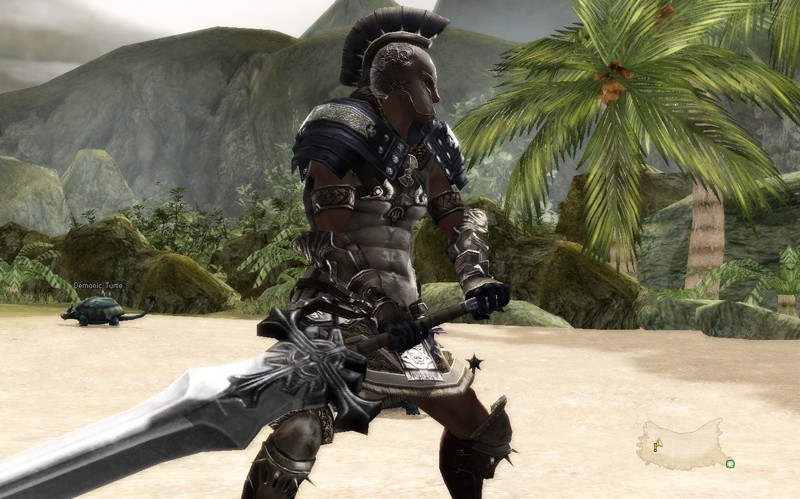Viewport: 800px width, 499px height.
Task: Select the green marker on the minimap
Action: click(730, 463)
